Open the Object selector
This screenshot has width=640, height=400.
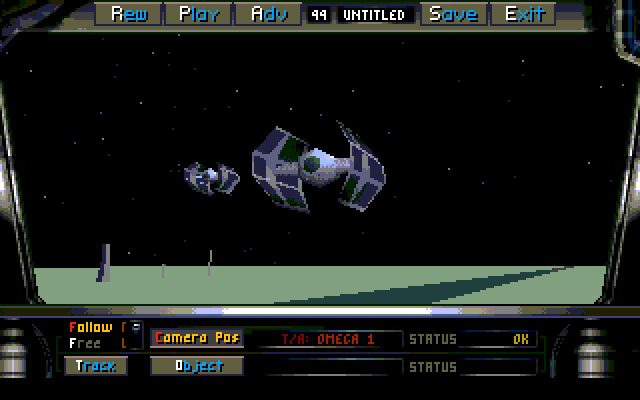click(199, 366)
